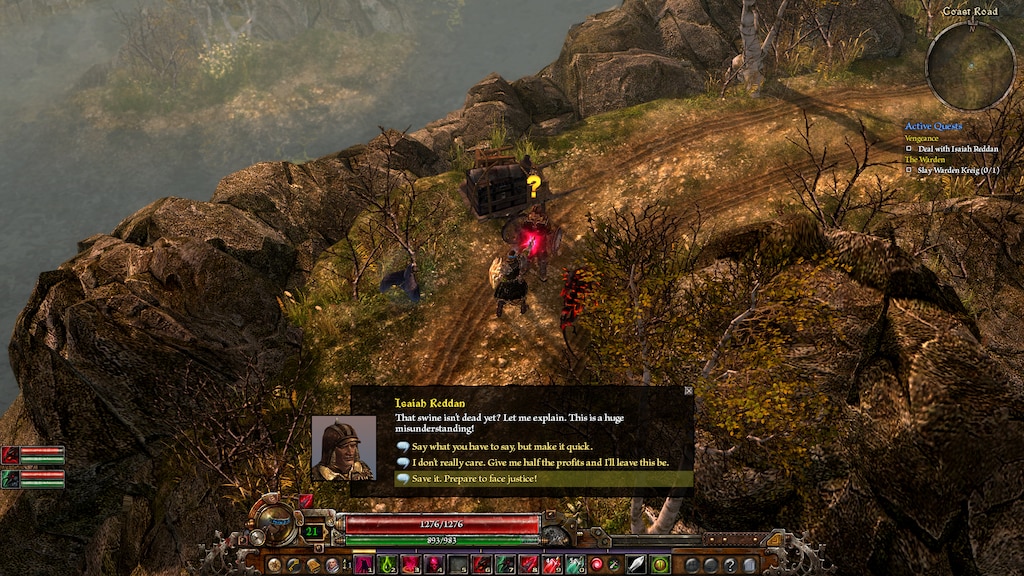The height and width of the screenshot is (576, 1024).
Task: Pick the "Give me half the profits" reply
Action: tap(540, 463)
